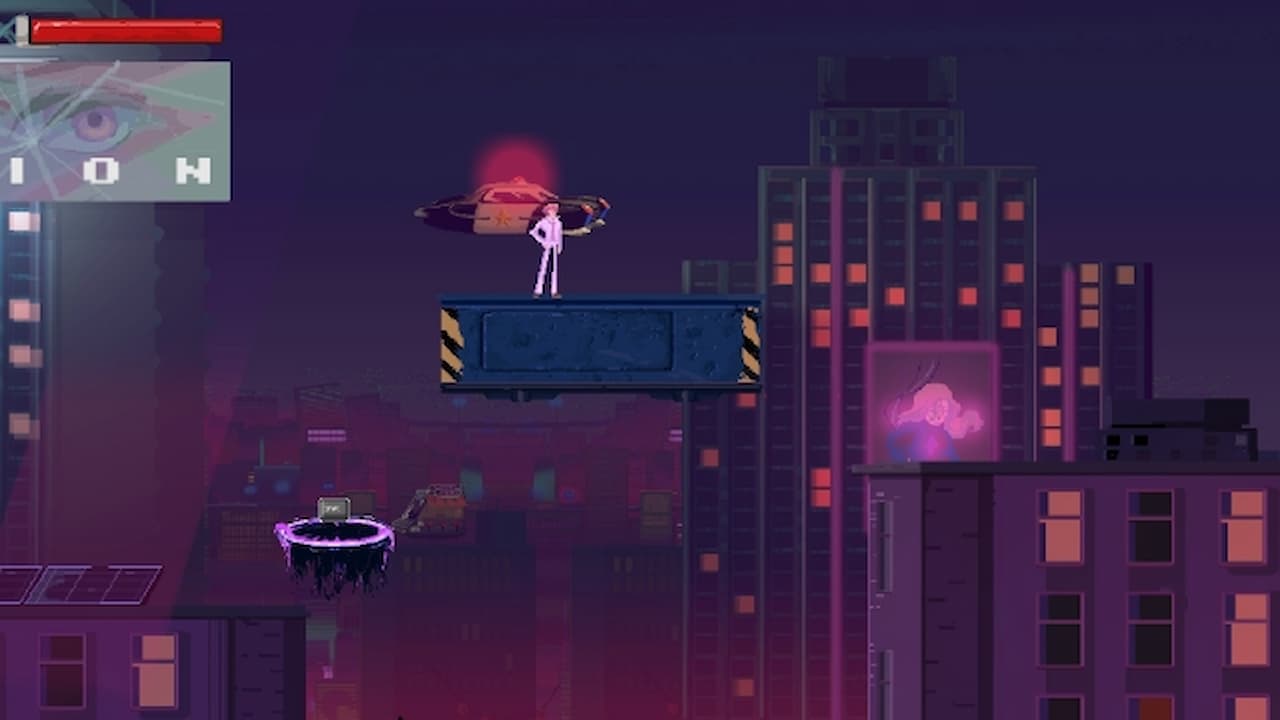
Task: Click the keyboard key prompt above the portal
Action: (x=333, y=508)
